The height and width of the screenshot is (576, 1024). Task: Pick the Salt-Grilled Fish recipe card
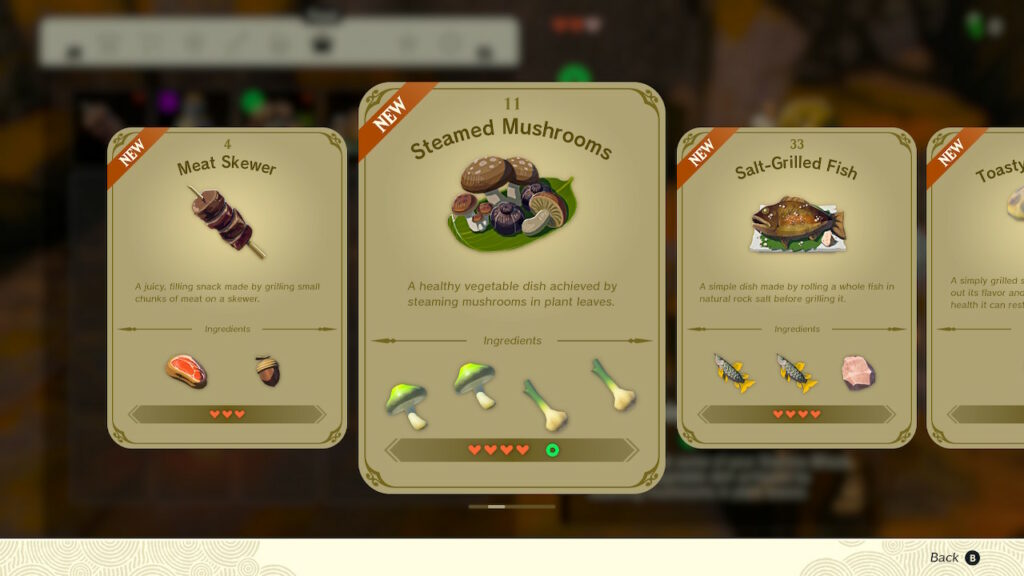(x=796, y=287)
